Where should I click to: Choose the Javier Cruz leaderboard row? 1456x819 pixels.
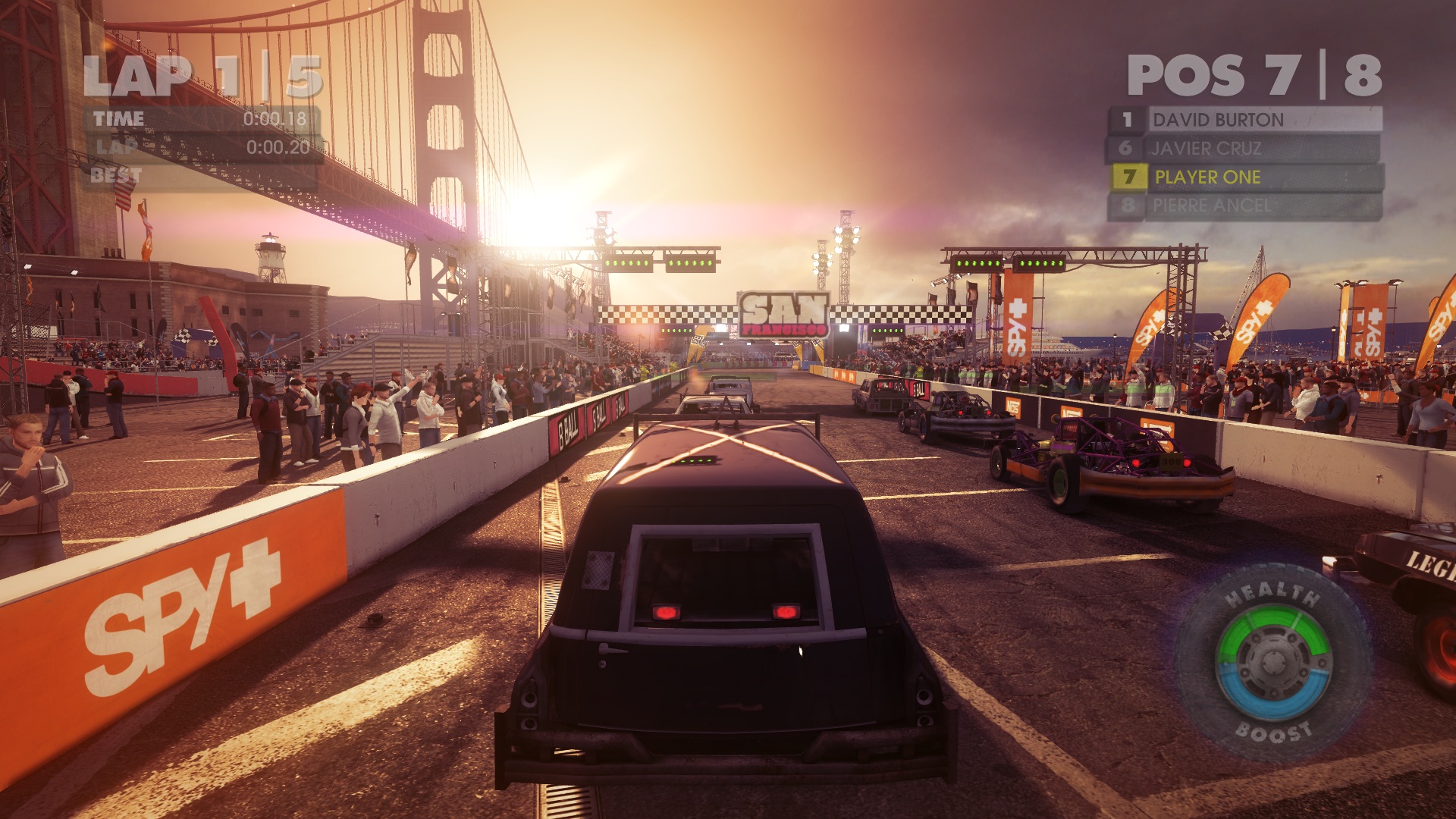(x=1245, y=149)
